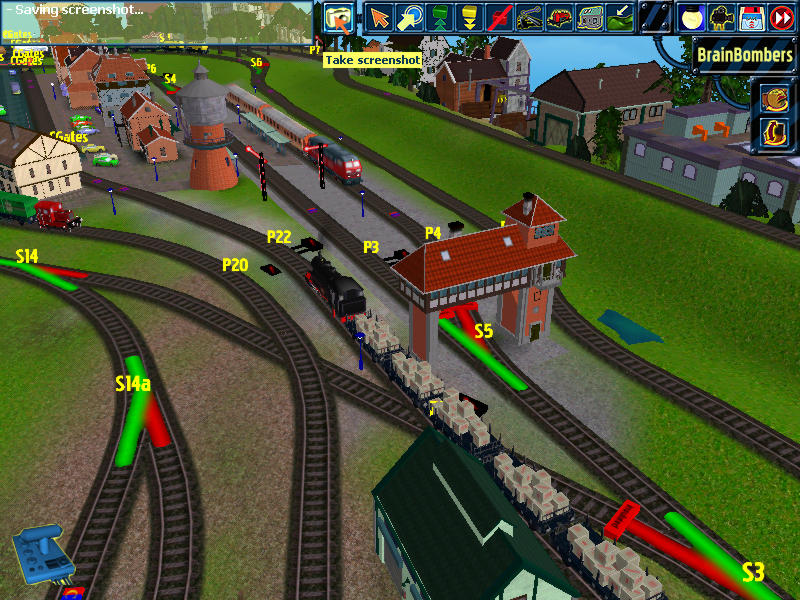Activate the red slash delete tool
The width and height of the screenshot is (800, 600).
(500, 18)
